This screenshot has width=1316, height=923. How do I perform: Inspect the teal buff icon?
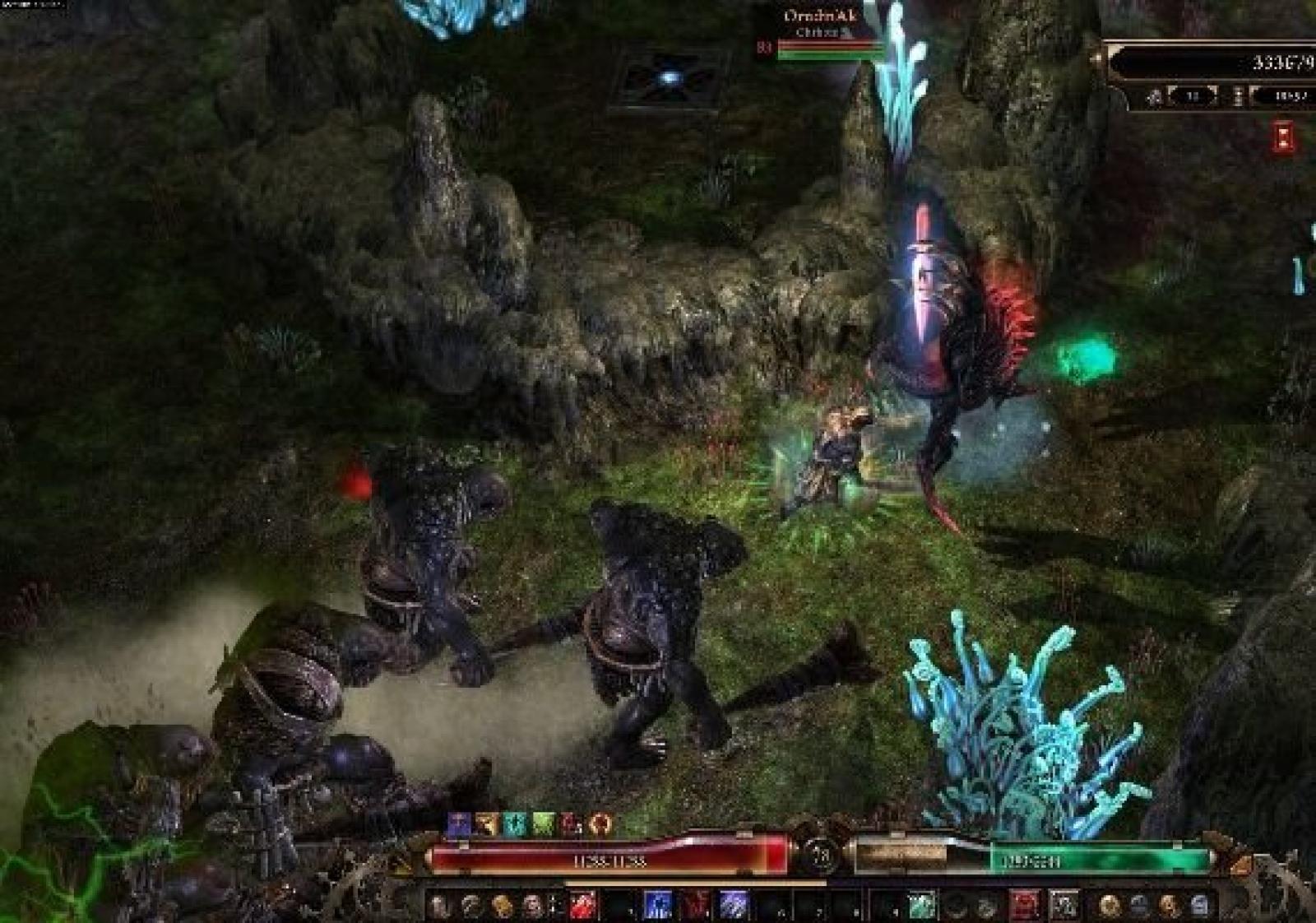coord(515,823)
